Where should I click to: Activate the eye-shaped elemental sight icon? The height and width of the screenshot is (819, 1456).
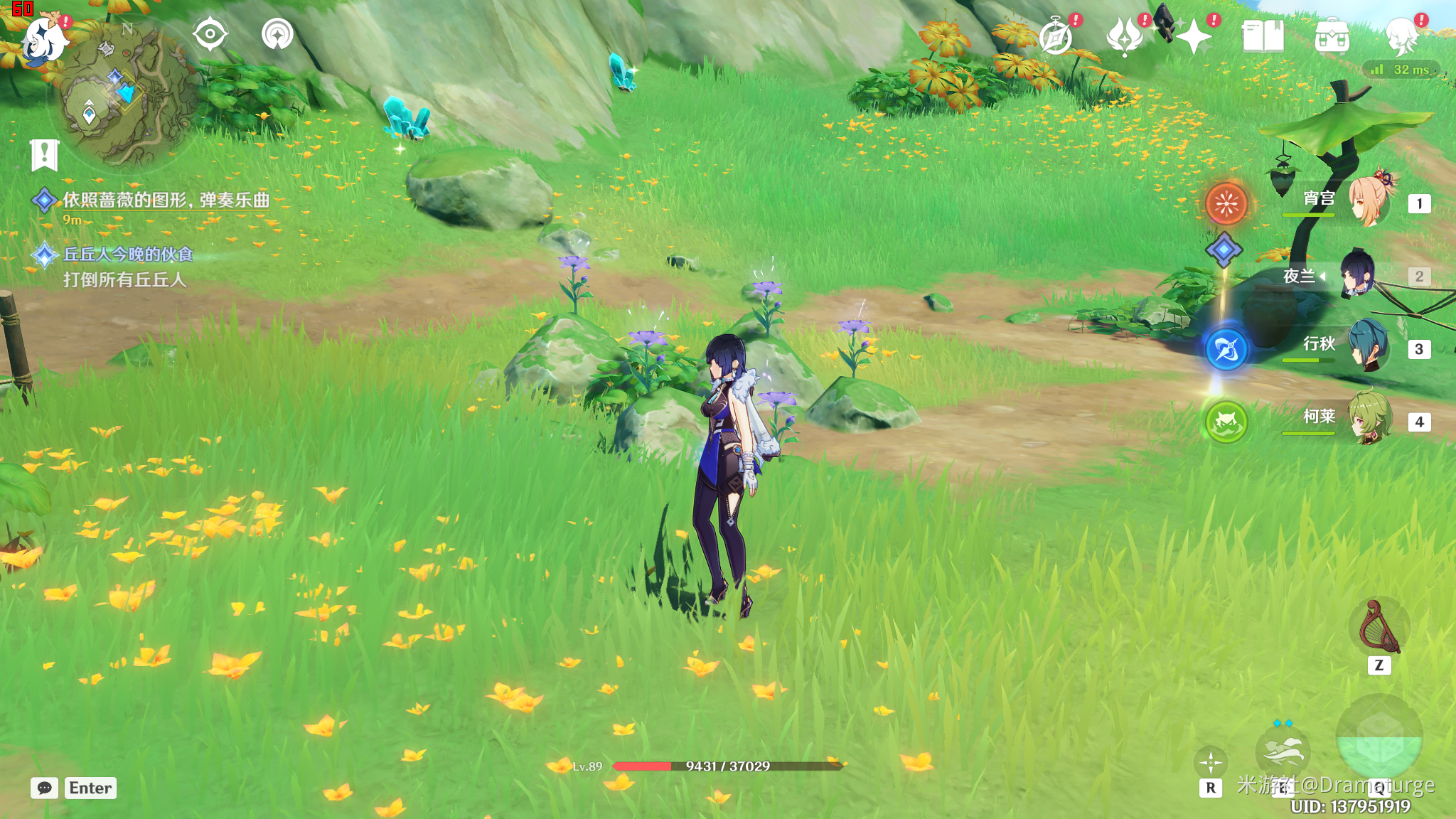[210, 34]
